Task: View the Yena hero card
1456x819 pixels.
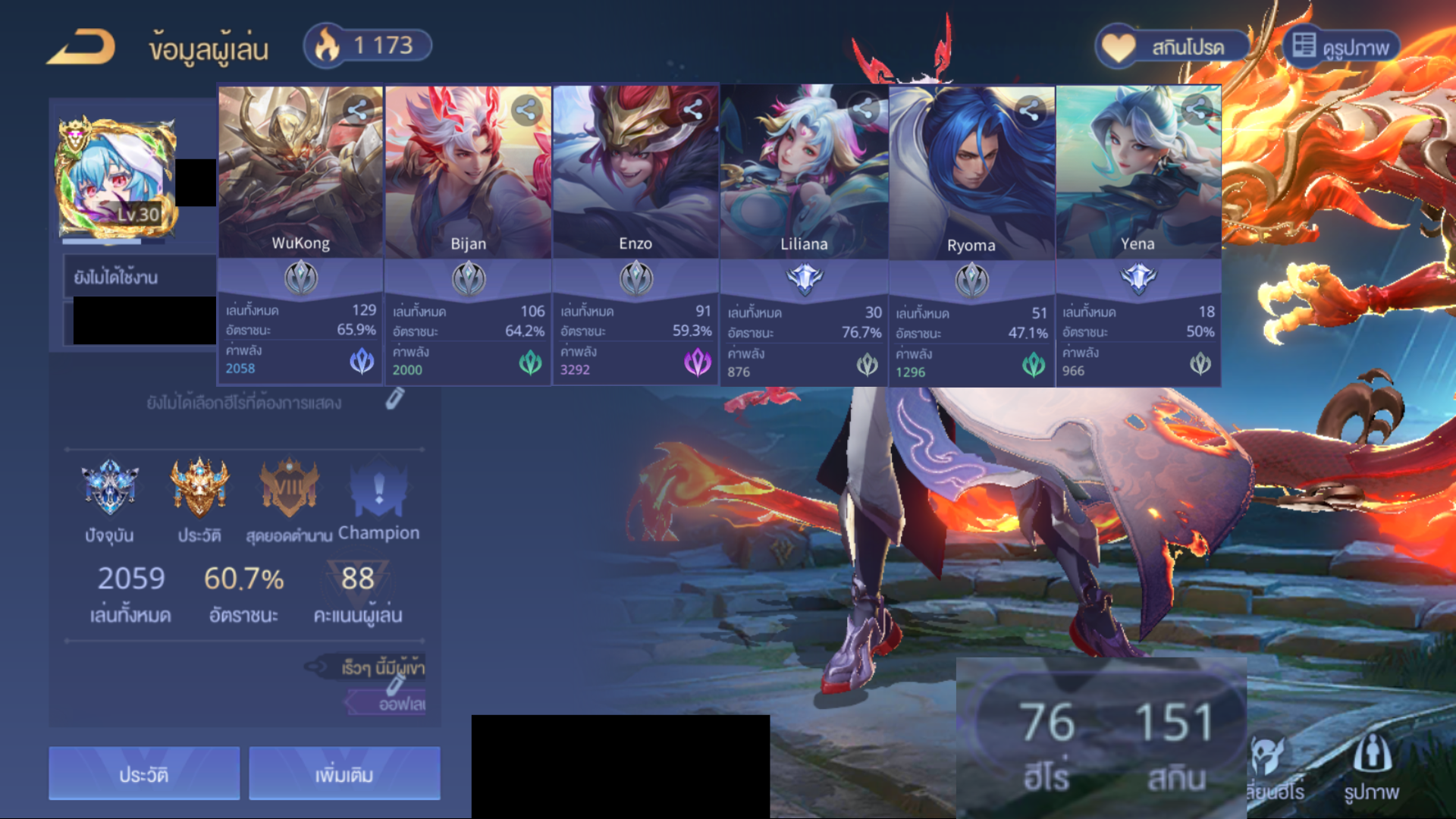Action: (1138, 173)
